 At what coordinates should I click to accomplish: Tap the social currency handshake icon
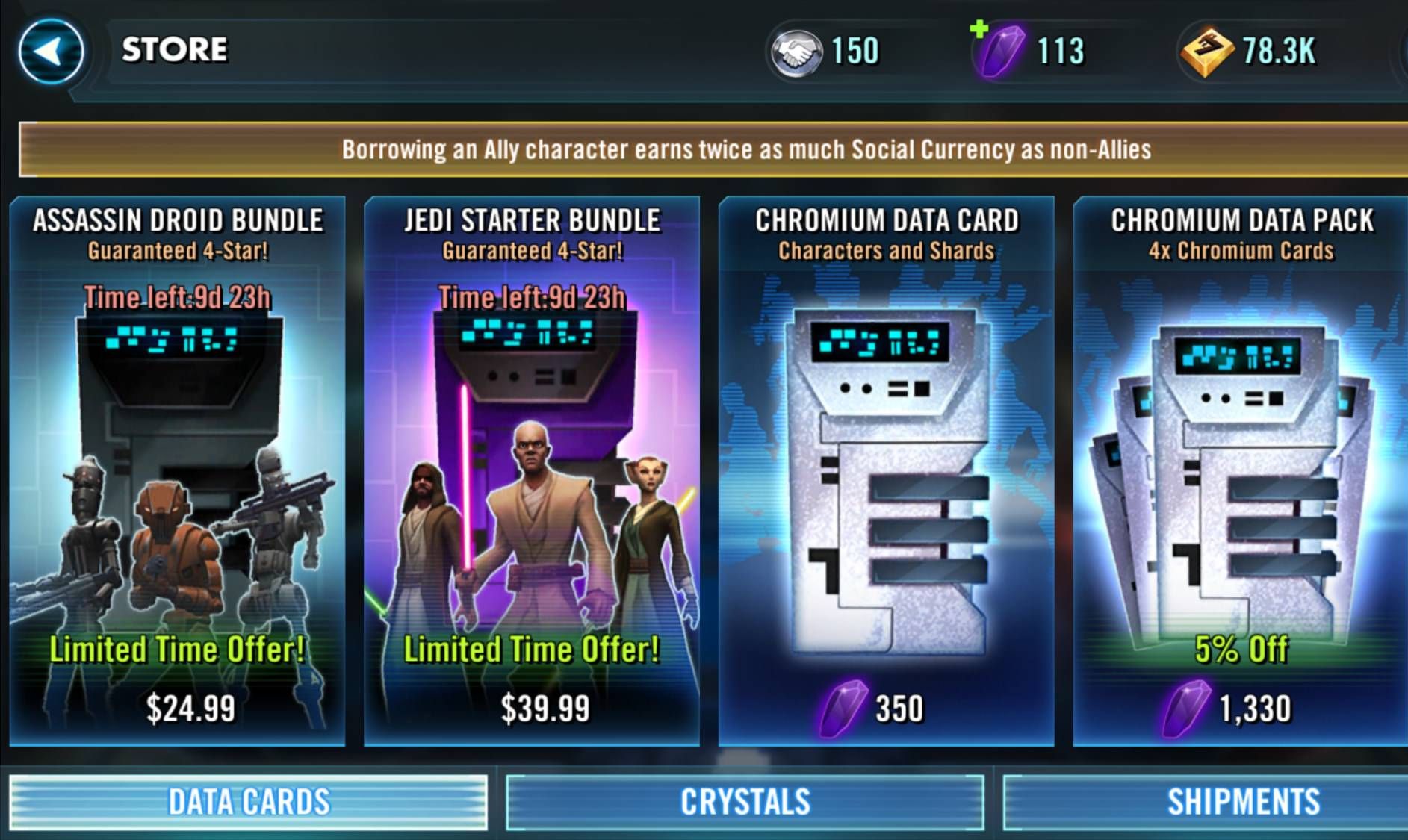(x=796, y=52)
